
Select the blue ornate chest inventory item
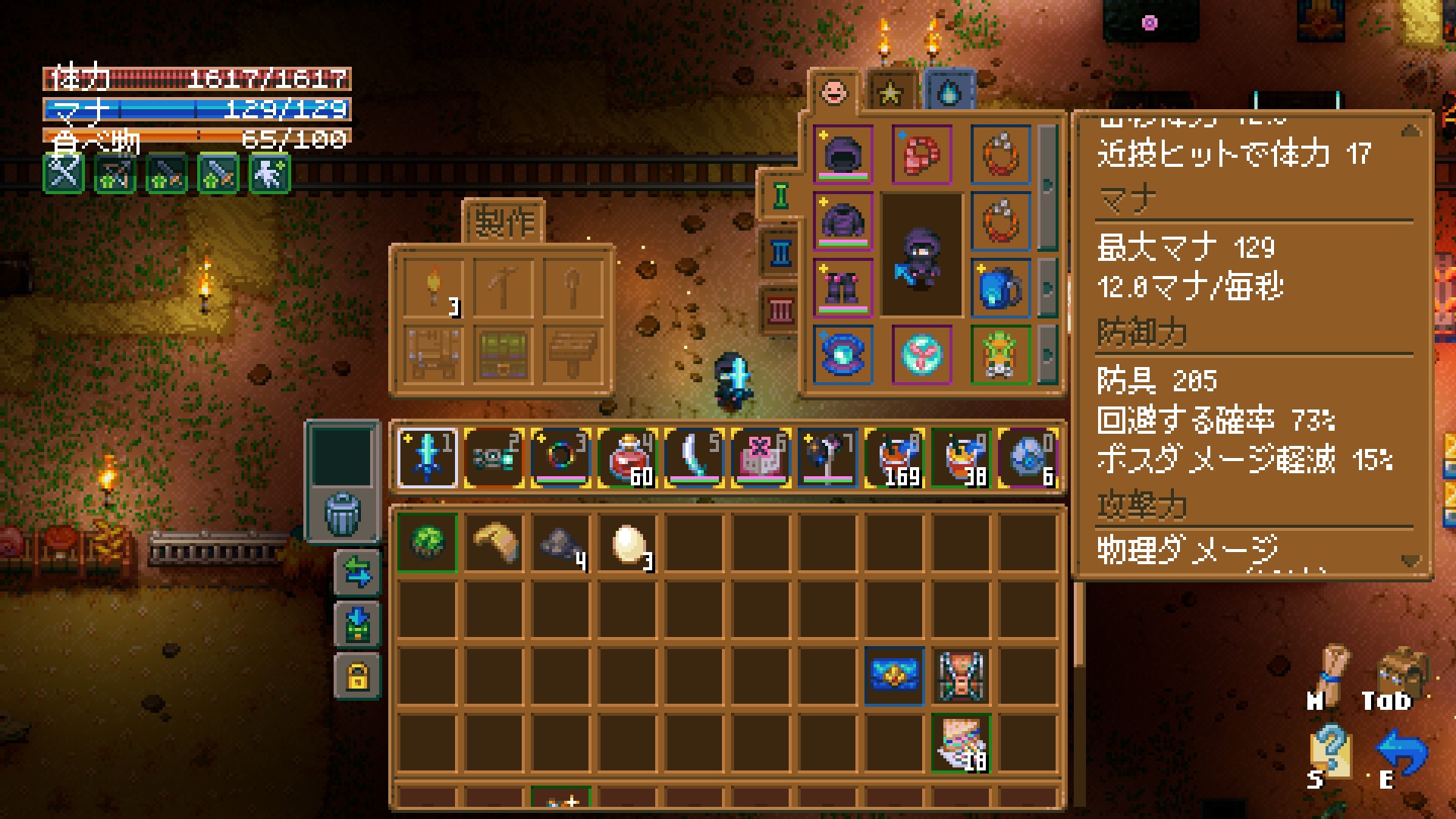894,676
